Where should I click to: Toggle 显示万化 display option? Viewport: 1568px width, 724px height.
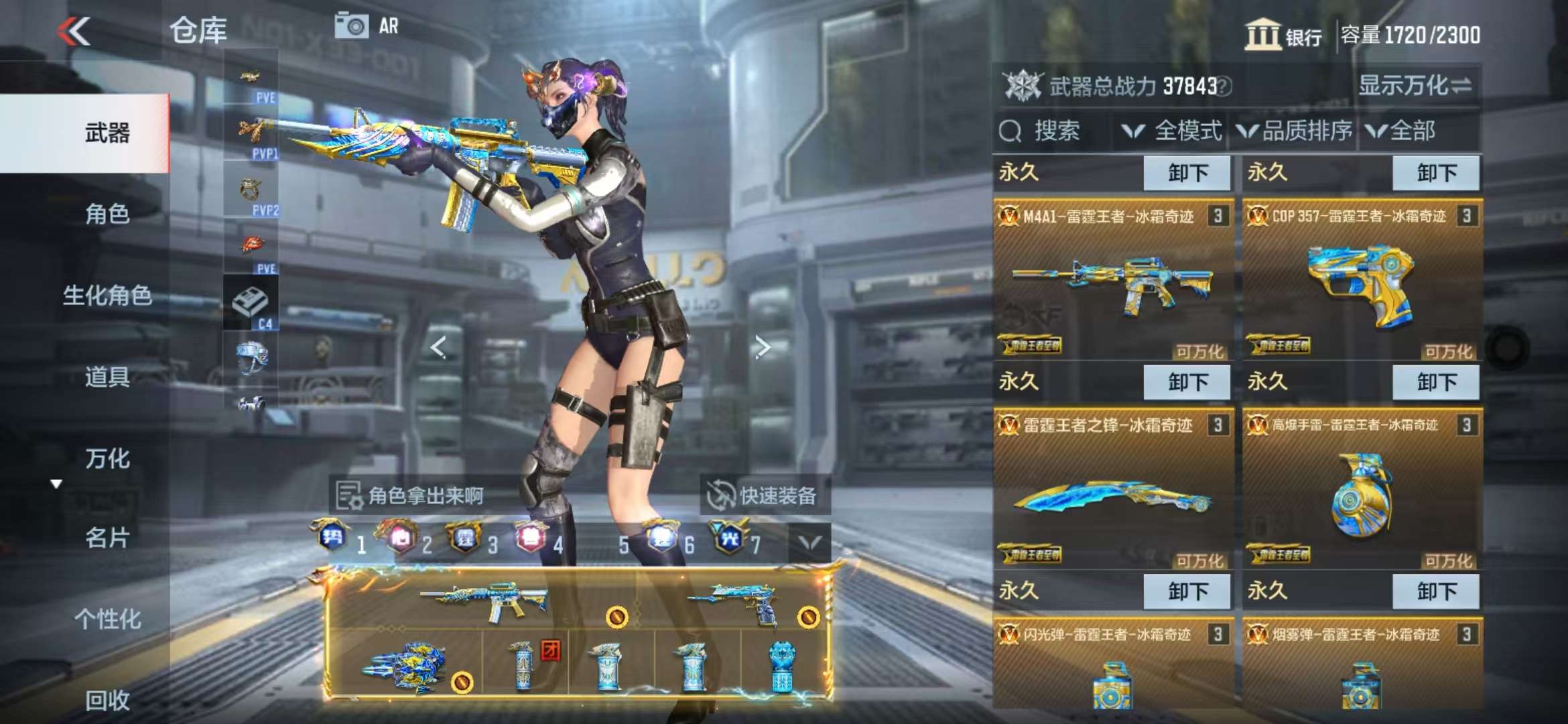[x=1415, y=86]
